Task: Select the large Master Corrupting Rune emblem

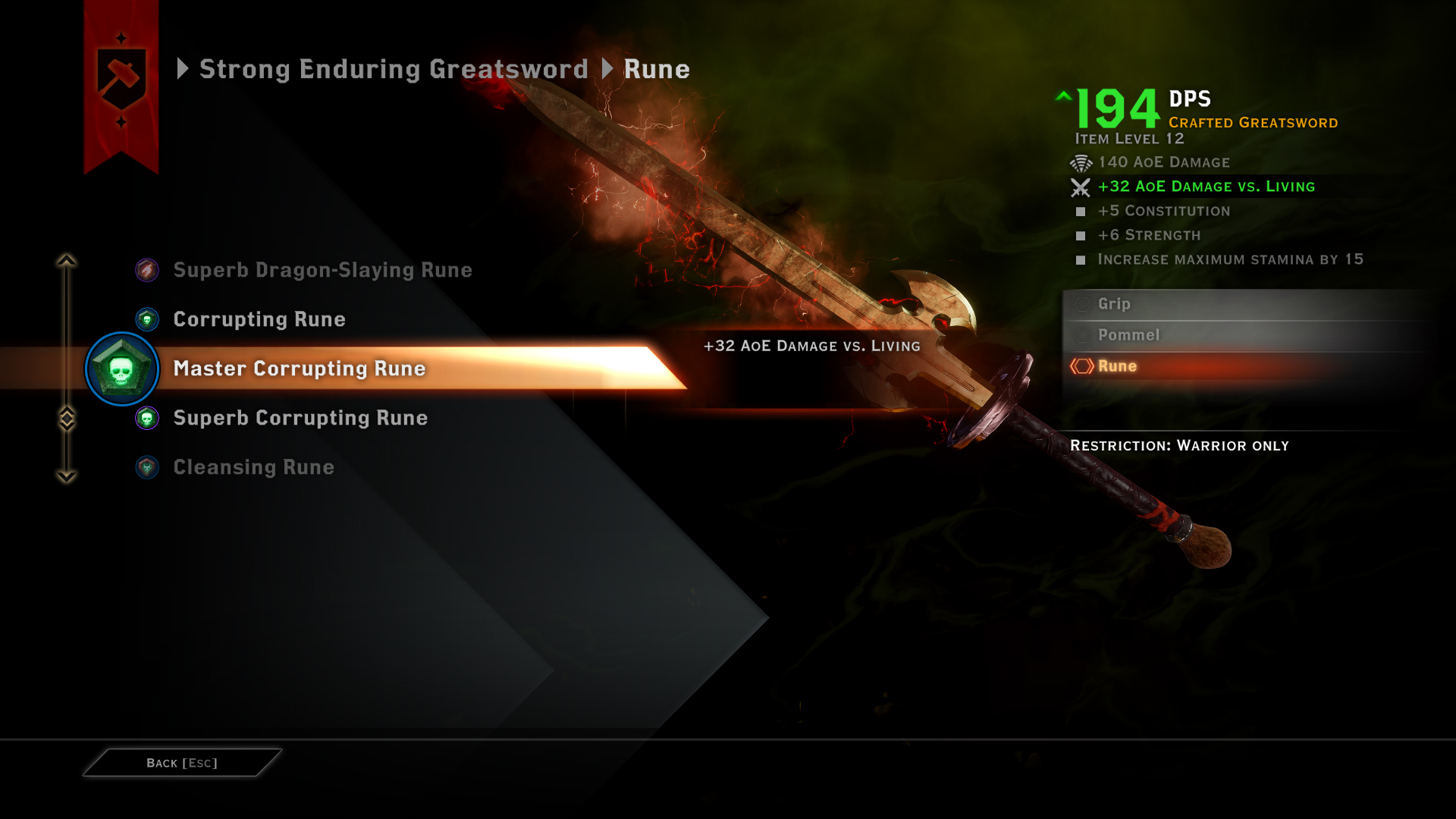Action: click(121, 369)
